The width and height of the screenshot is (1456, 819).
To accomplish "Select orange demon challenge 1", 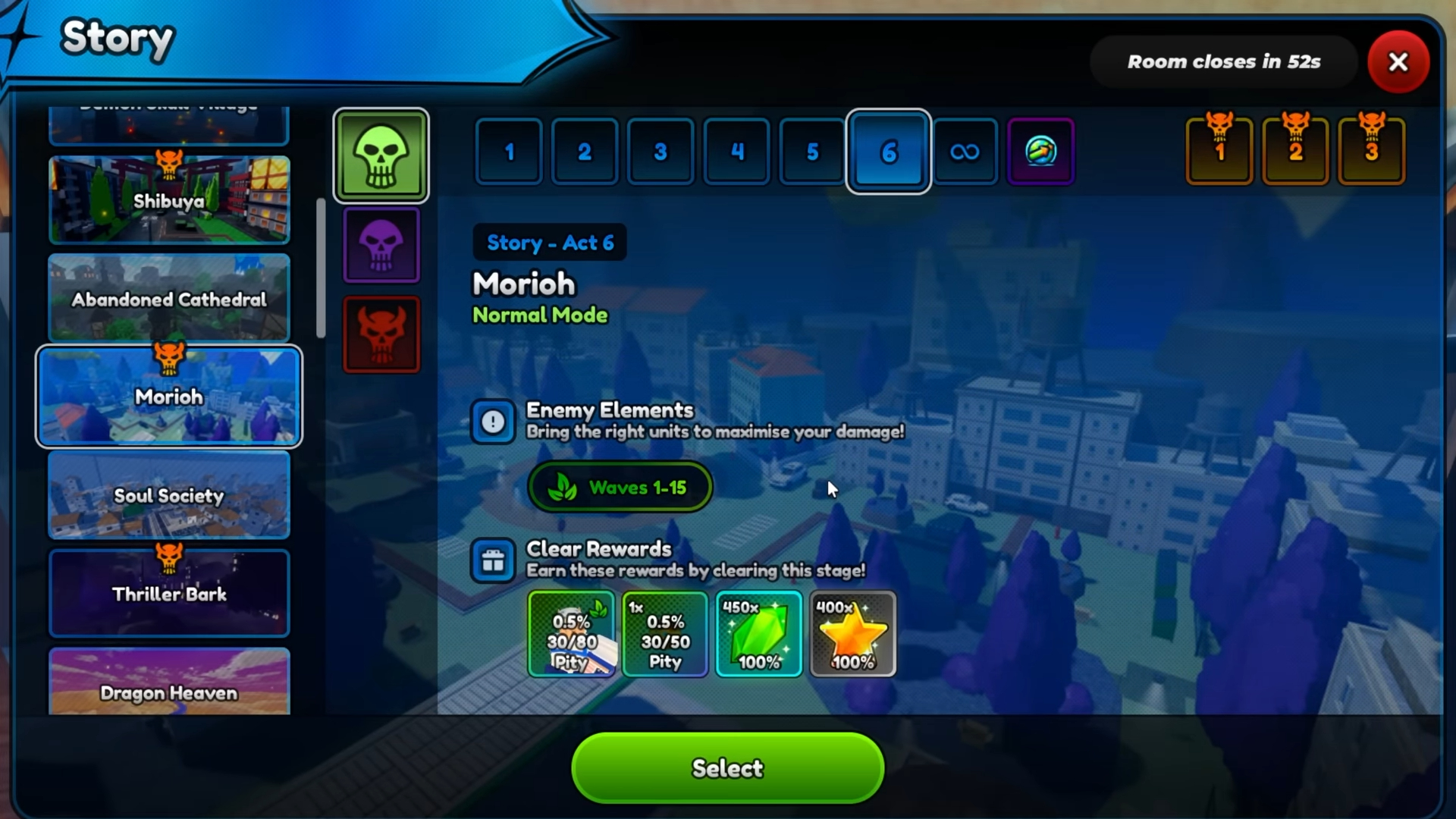I will tap(1219, 150).
